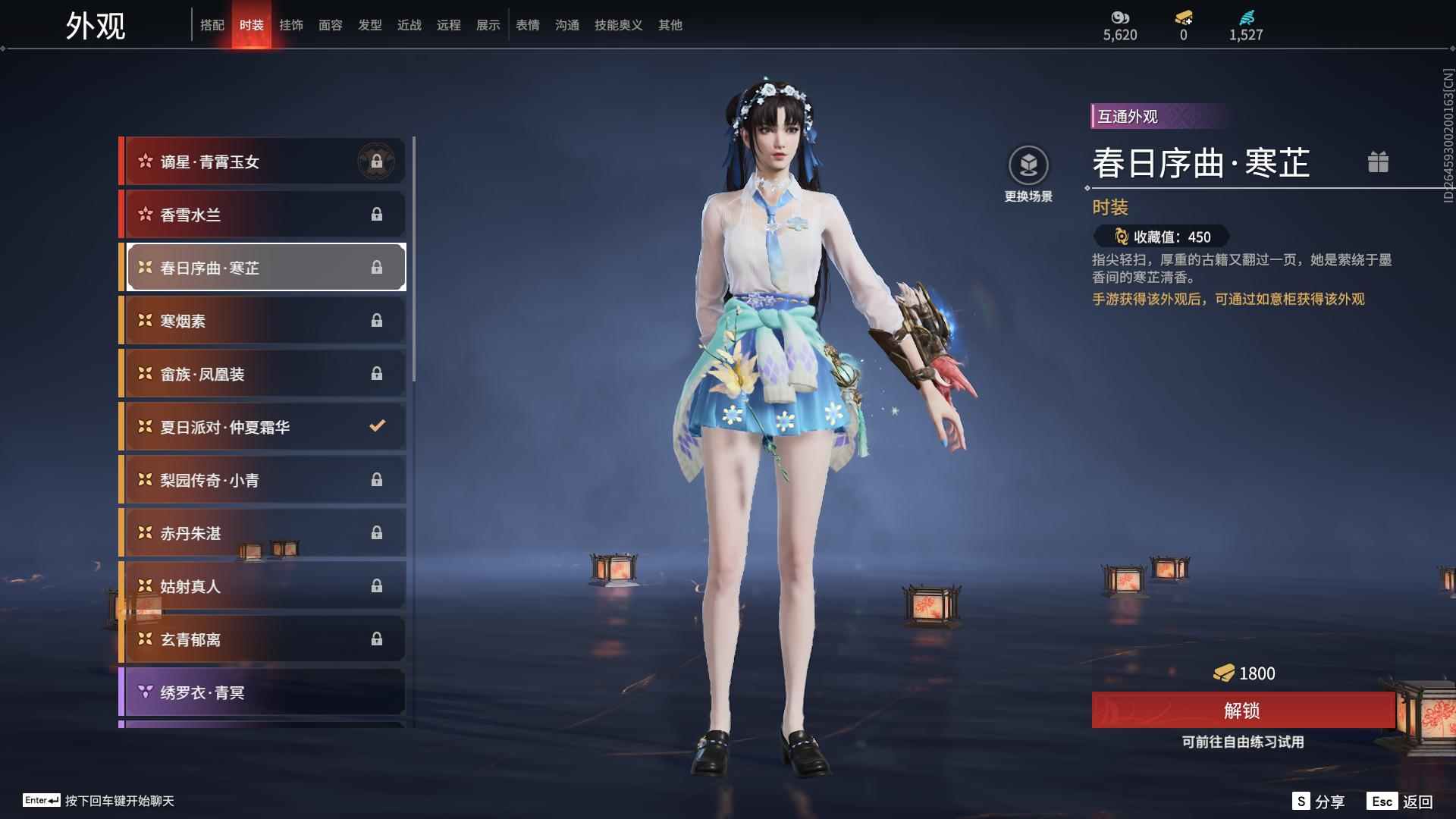
Task: Choose the 表情 emotes tab
Action: tap(528, 25)
